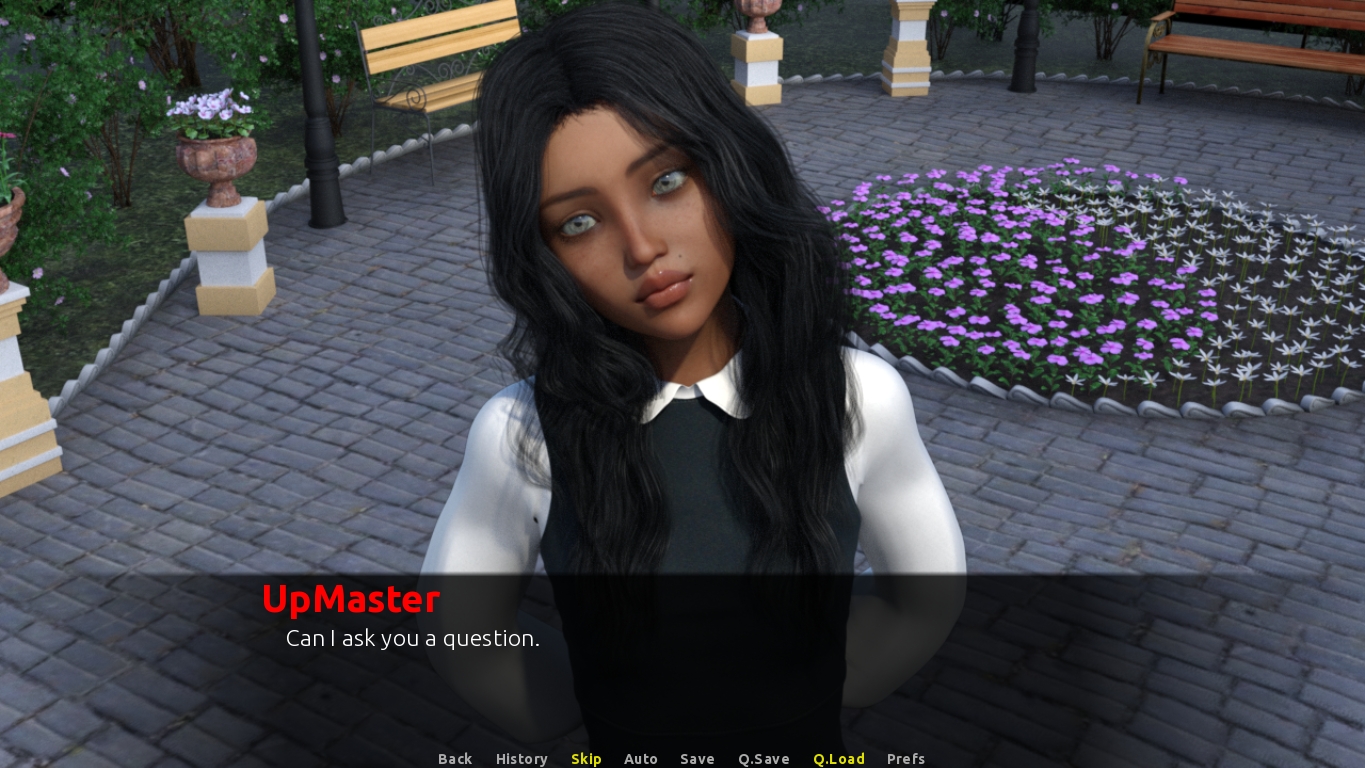Image resolution: width=1365 pixels, height=768 pixels.
Task: Click the girl's white shirt sleeve
Action: 490,490
